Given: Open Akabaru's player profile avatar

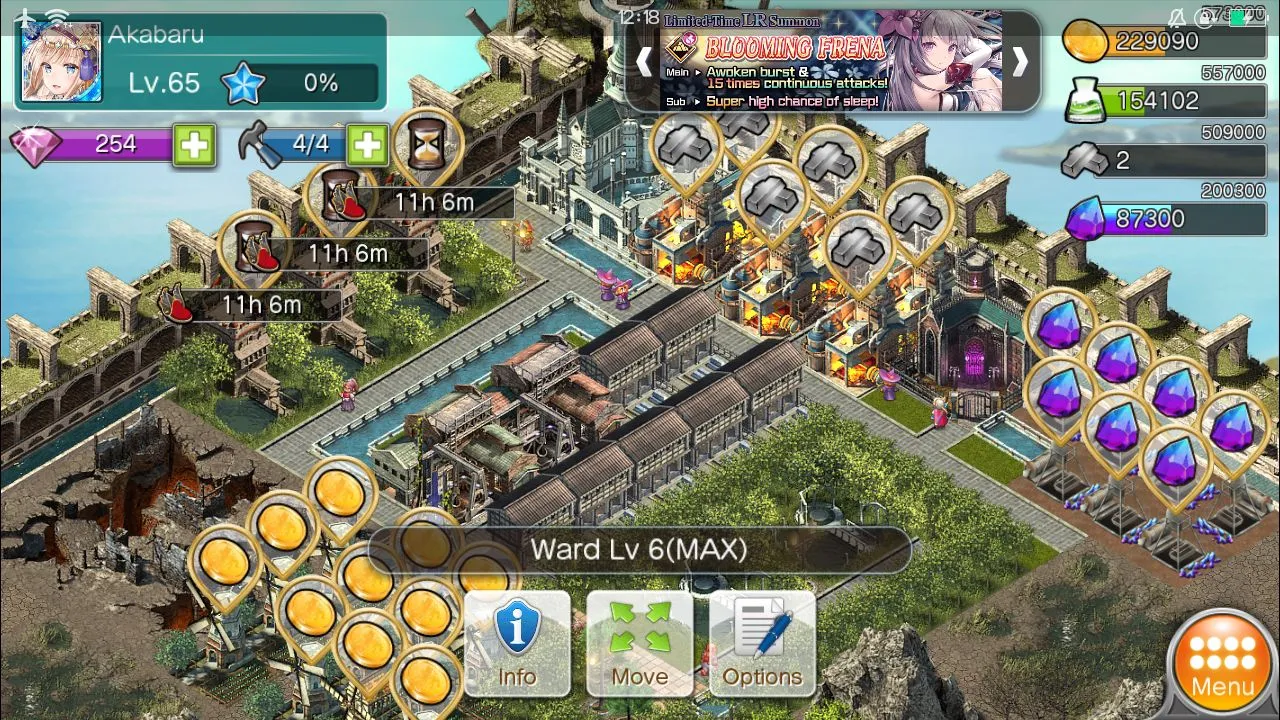Looking at the screenshot, I should pyautogui.click(x=61, y=62).
